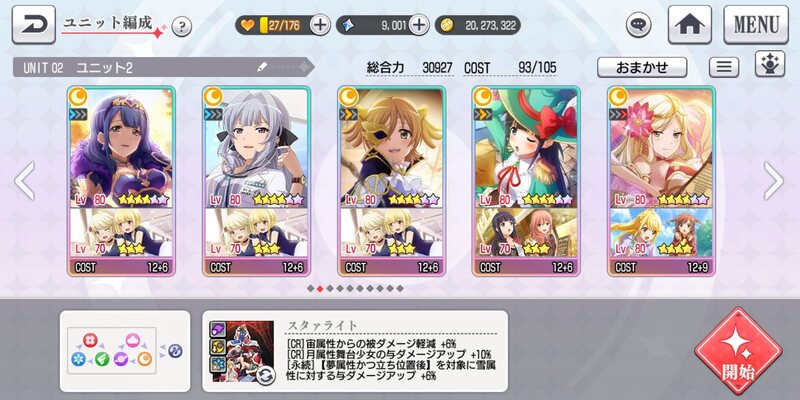Image resolution: width=800 pixels, height=400 pixels.
Task: Go to the home screen
Action: 689,24
